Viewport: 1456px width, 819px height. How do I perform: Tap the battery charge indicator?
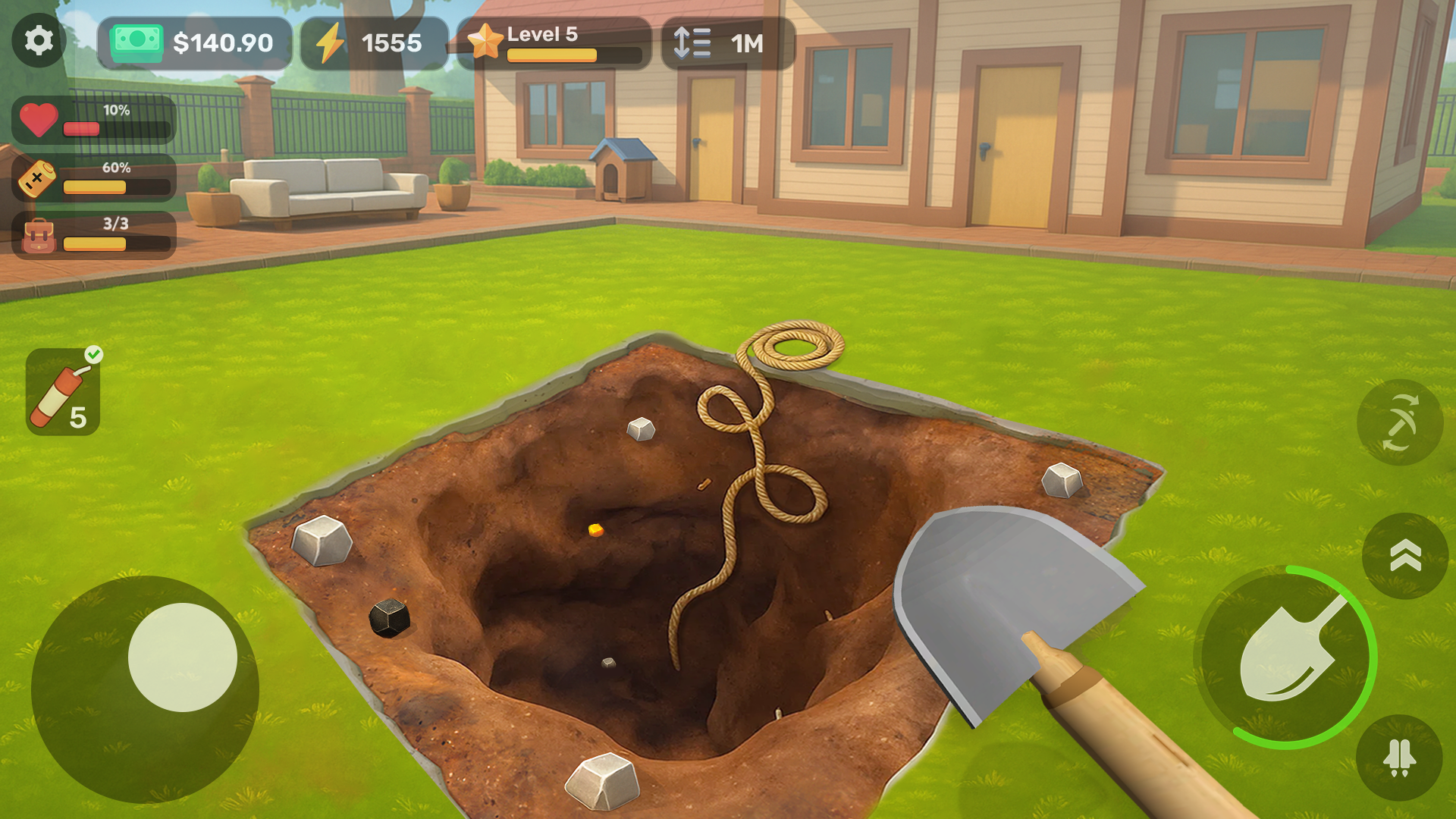(x=39, y=178)
